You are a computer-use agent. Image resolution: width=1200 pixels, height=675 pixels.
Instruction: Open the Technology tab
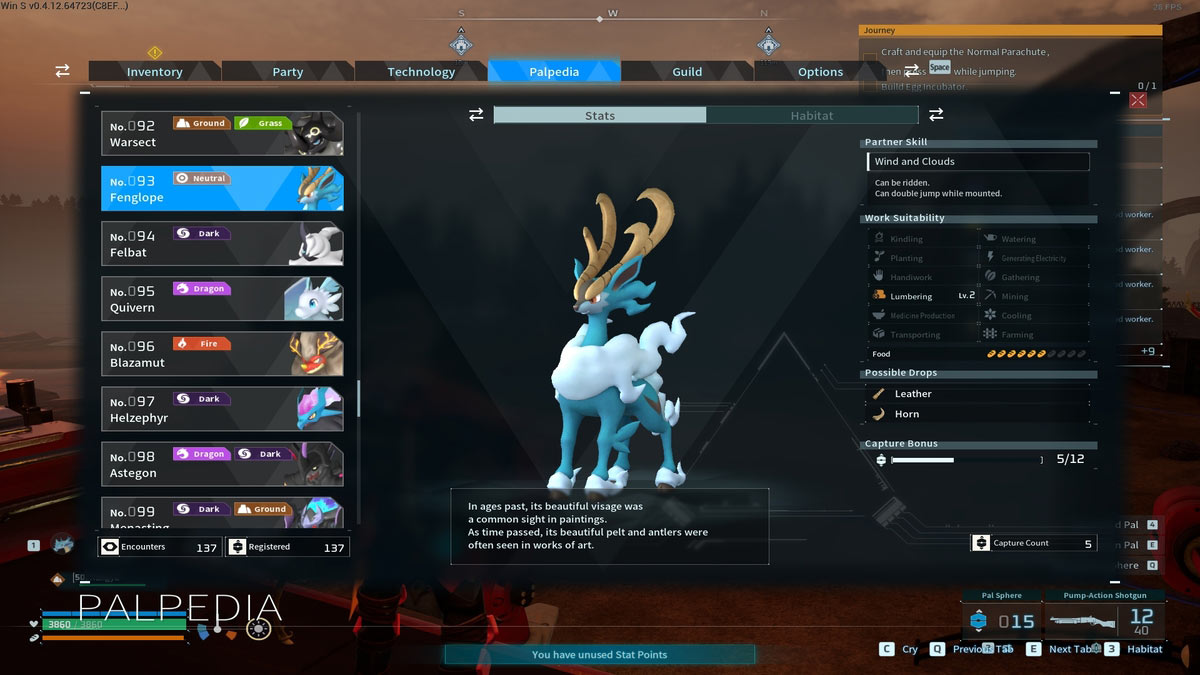(x=421, y=72)
